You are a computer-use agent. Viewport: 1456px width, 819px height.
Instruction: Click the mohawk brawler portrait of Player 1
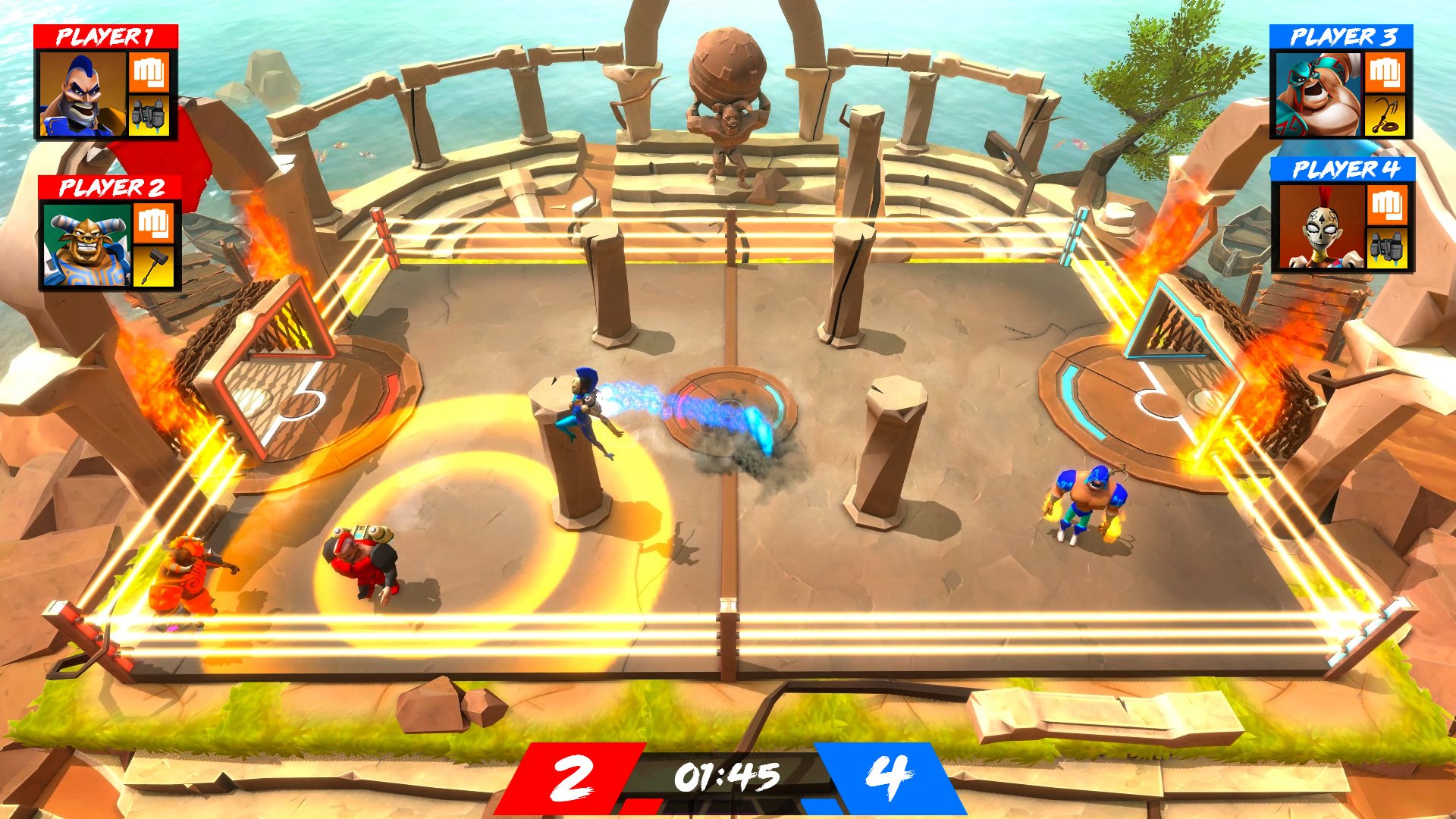83,95
